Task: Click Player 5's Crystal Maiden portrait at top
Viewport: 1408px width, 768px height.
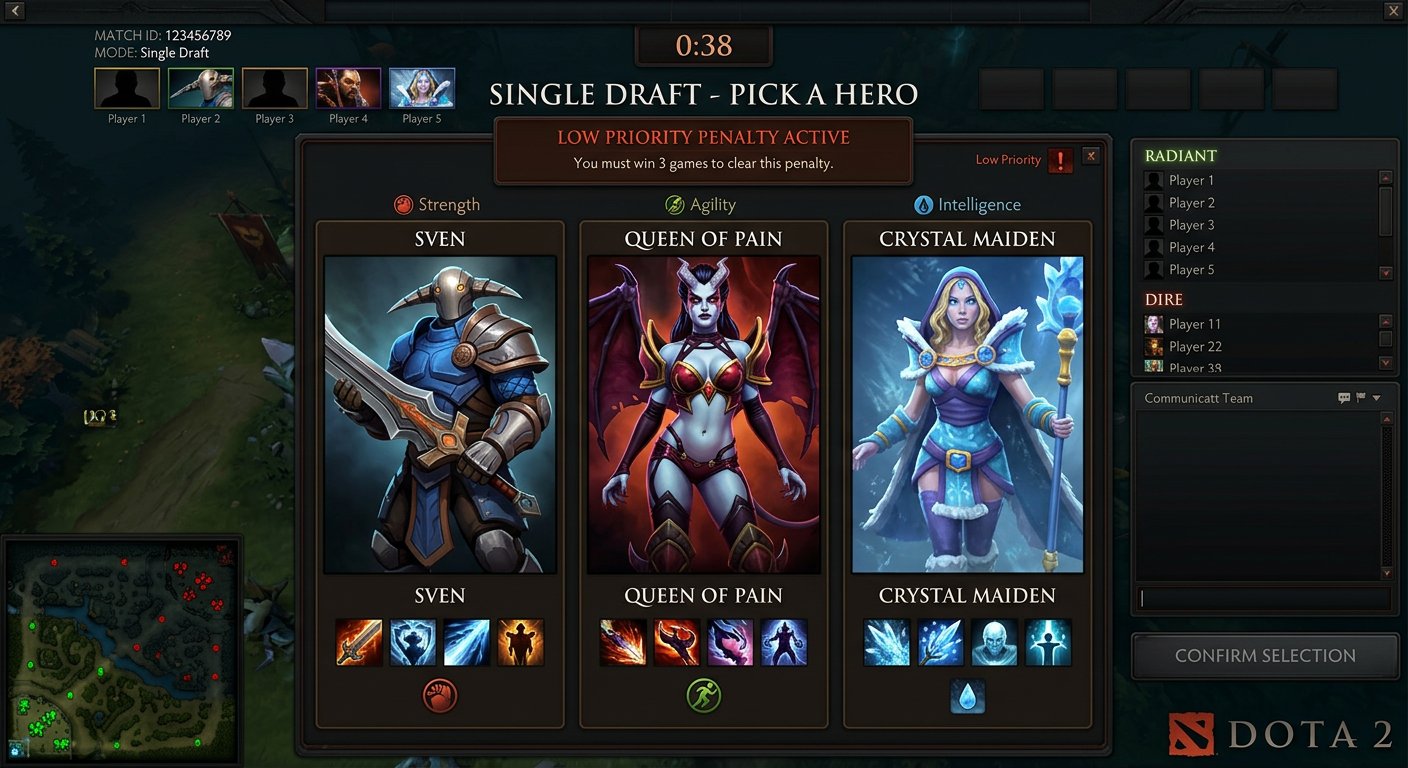Action: click(421, 87)
